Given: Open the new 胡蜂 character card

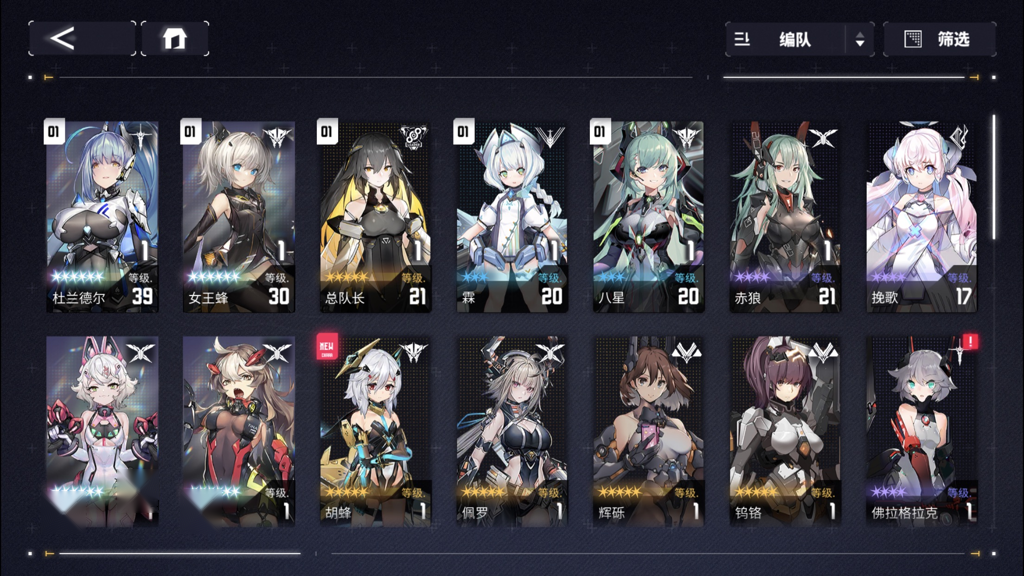Looking at the screenshot, I should [x=375, y=430].
